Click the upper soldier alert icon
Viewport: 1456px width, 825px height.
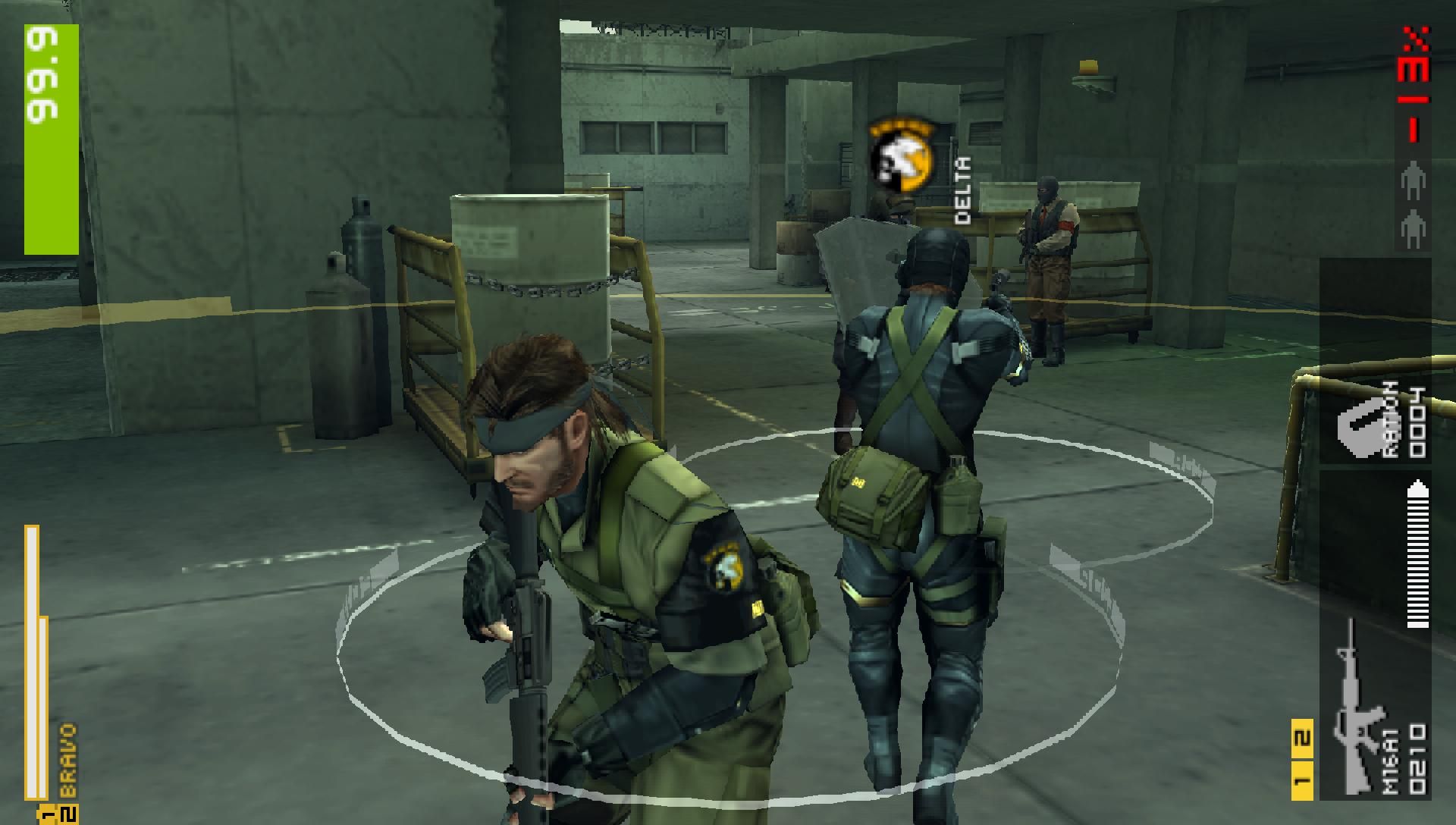point(1414,179)
